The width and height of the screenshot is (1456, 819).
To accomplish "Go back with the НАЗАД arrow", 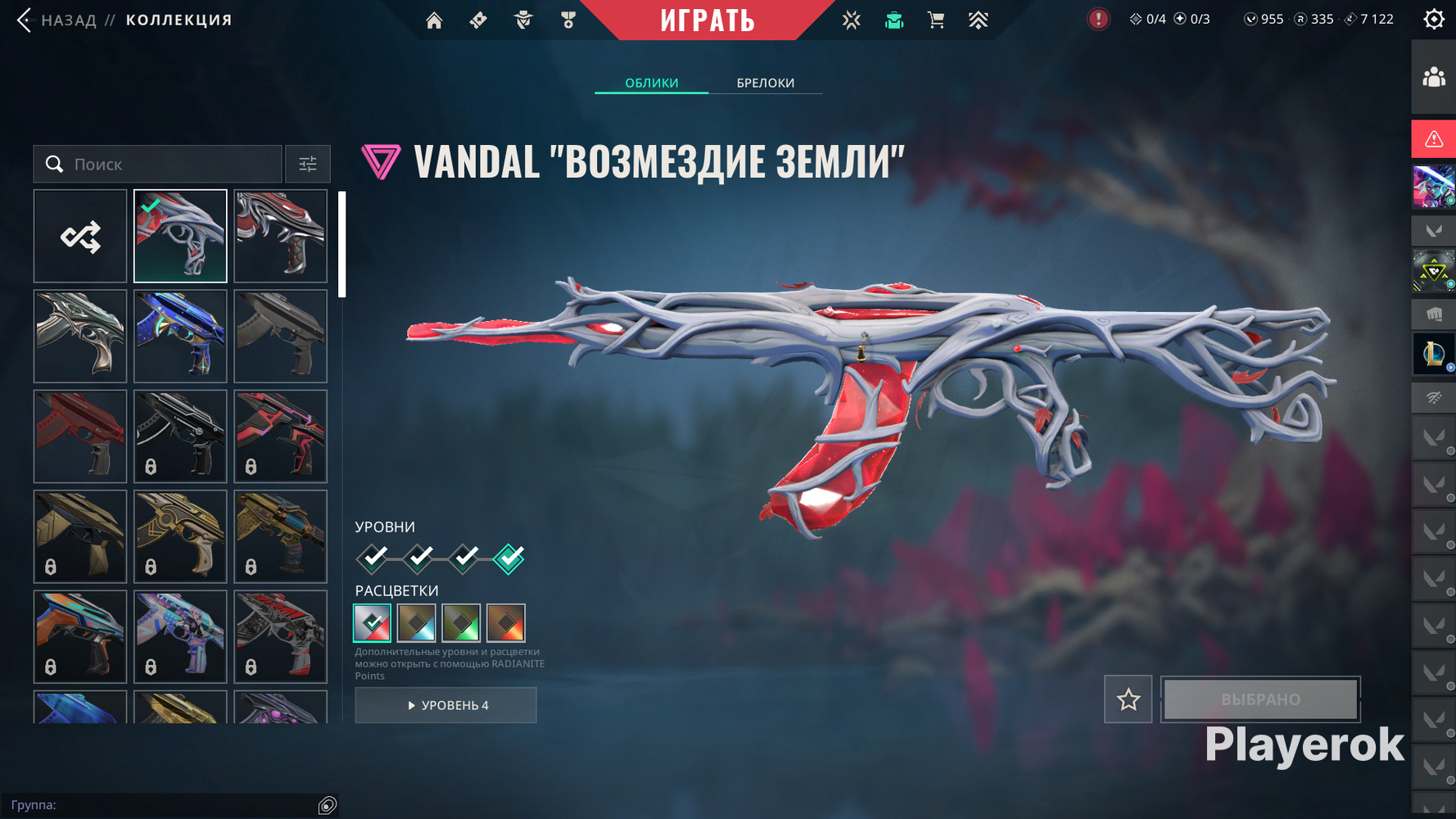I will tap(25, 20).
